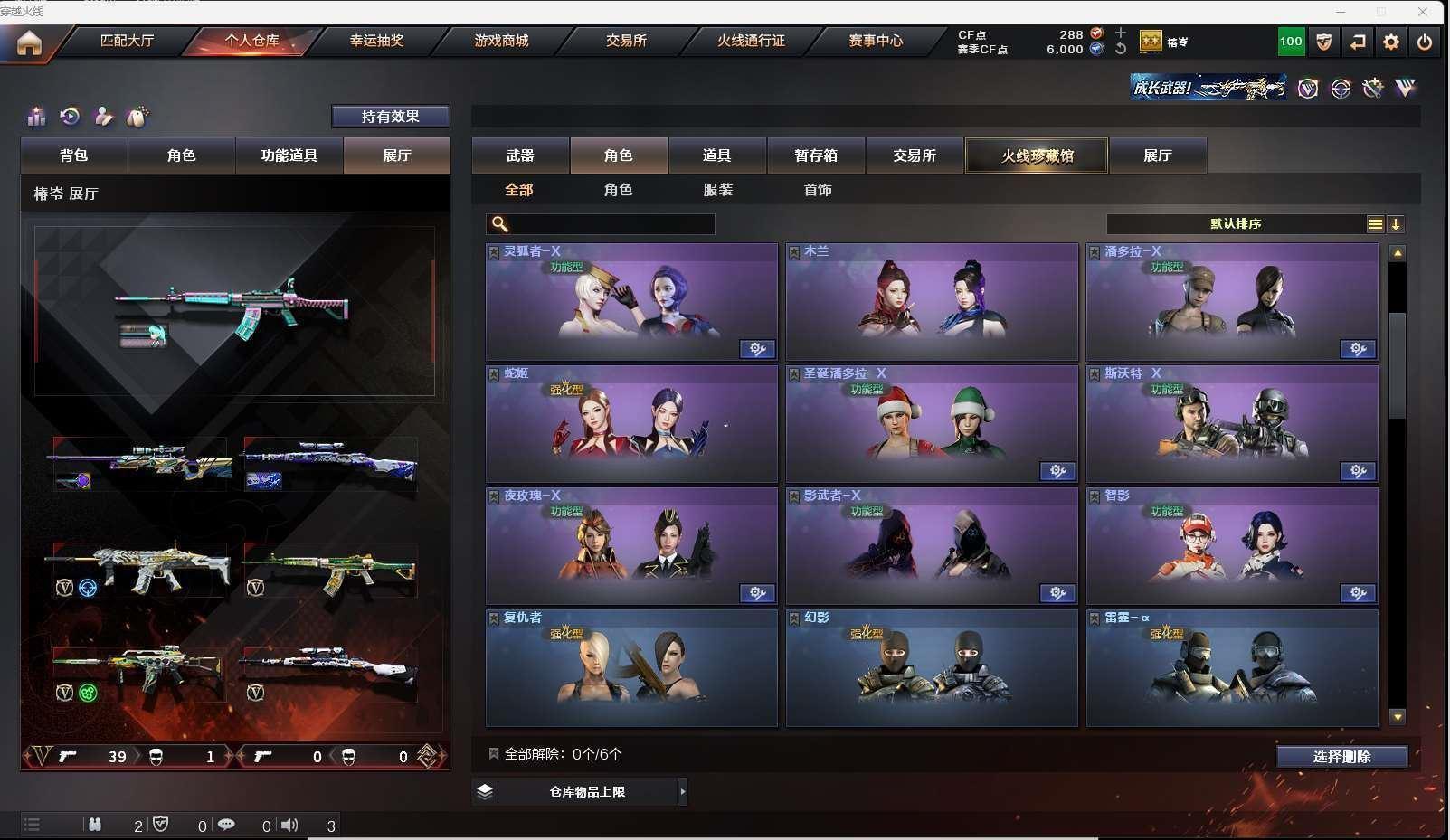
Task: Select the 暂存箱 tab
Action: tap(816, 156)
